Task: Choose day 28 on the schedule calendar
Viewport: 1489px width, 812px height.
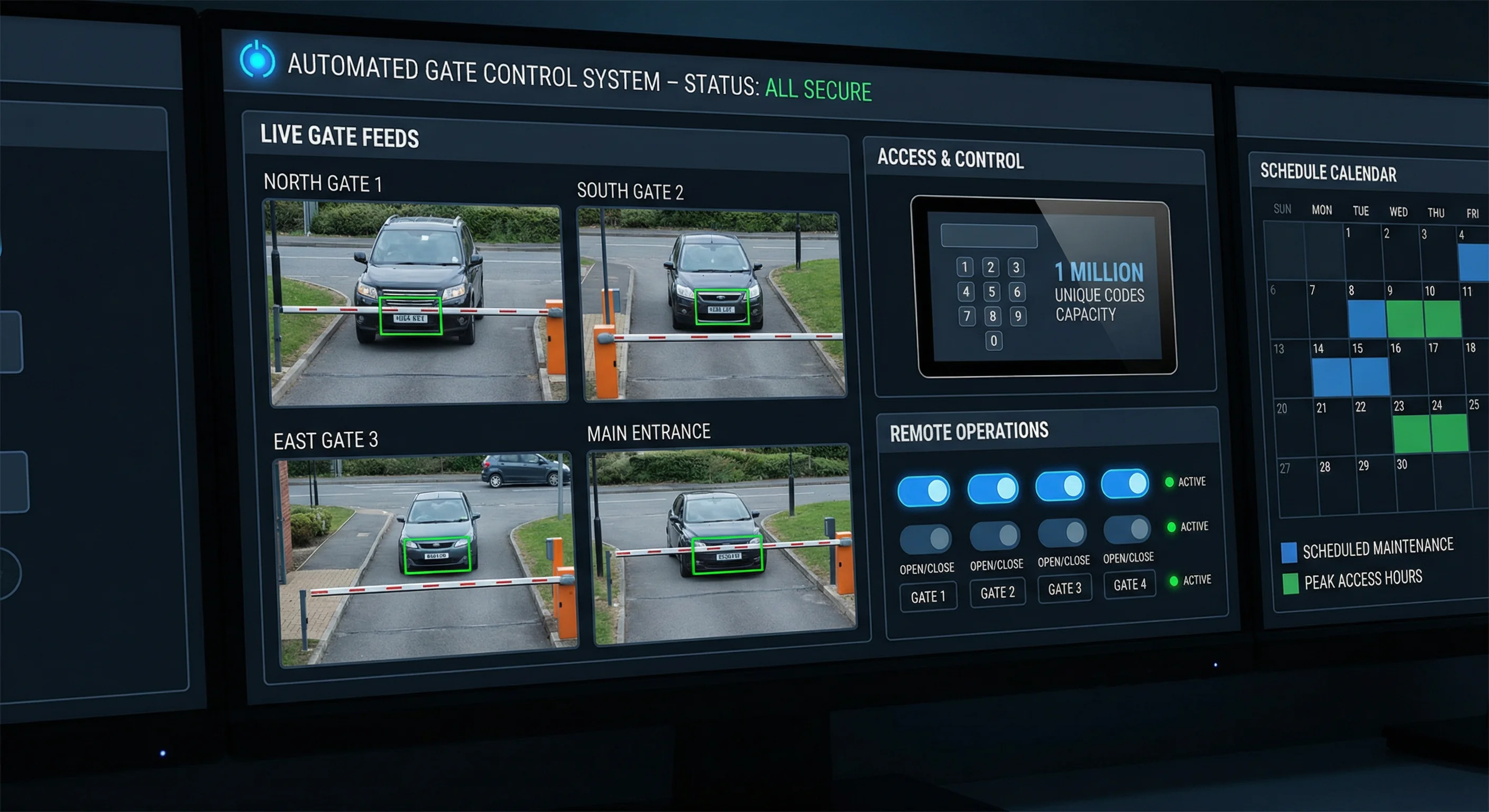Action: click(1337, 485)
